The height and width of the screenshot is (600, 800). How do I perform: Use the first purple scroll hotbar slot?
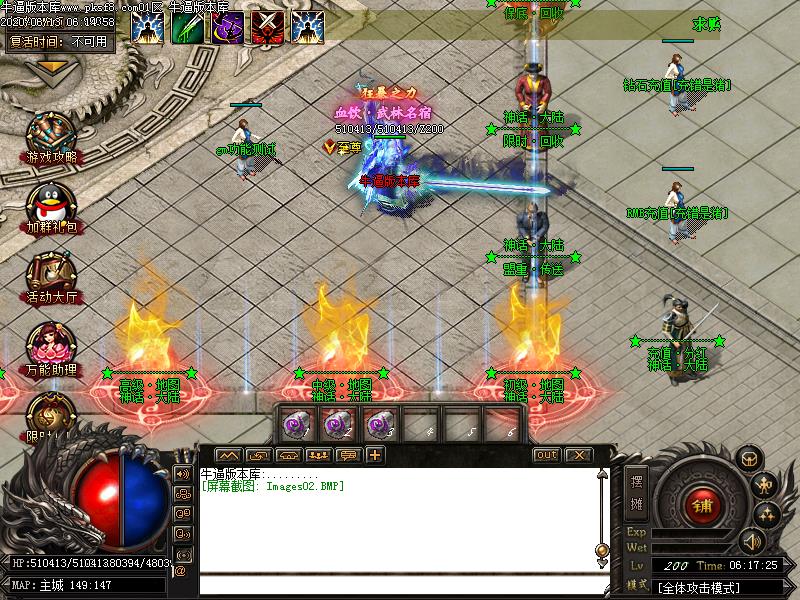[296, 424]
